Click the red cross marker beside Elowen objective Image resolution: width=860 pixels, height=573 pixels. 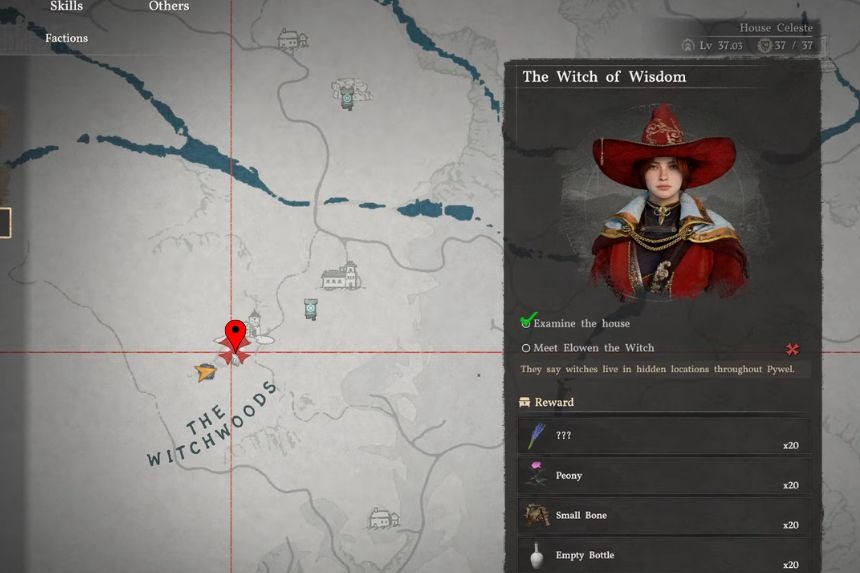coord(792,349)
